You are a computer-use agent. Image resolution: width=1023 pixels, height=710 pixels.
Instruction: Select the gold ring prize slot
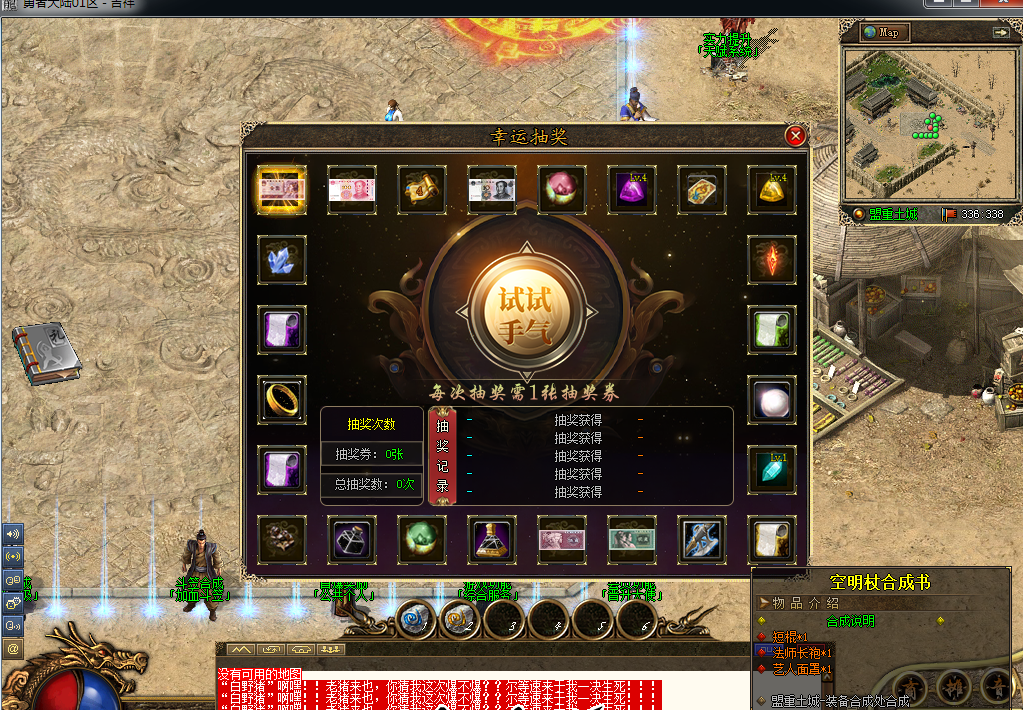pyautogui.click(x=282, y=399)
